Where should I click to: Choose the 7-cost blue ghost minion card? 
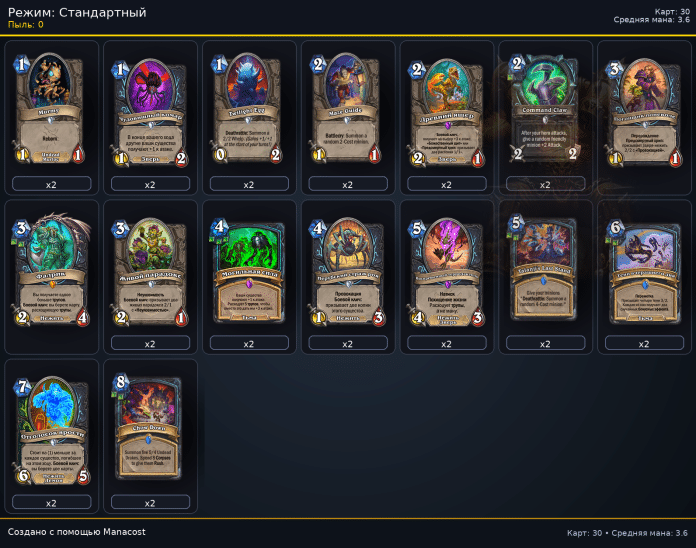pyautogui.click(x=51, y=428)
